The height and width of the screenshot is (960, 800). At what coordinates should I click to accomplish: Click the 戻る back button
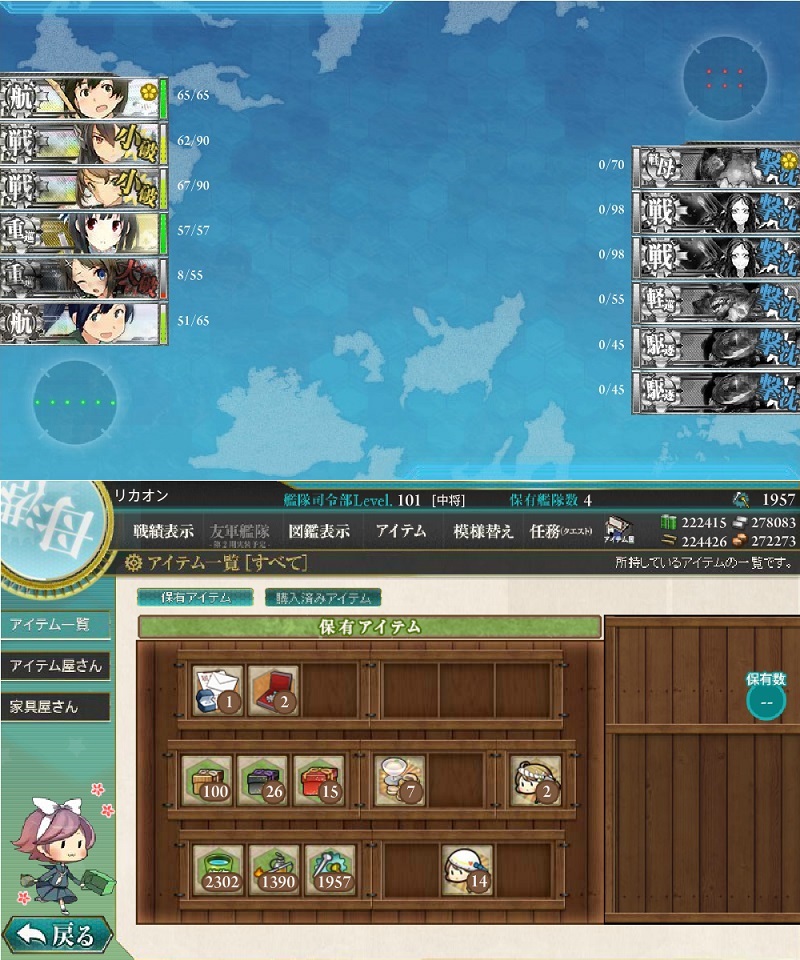click(x=57, y=936)
